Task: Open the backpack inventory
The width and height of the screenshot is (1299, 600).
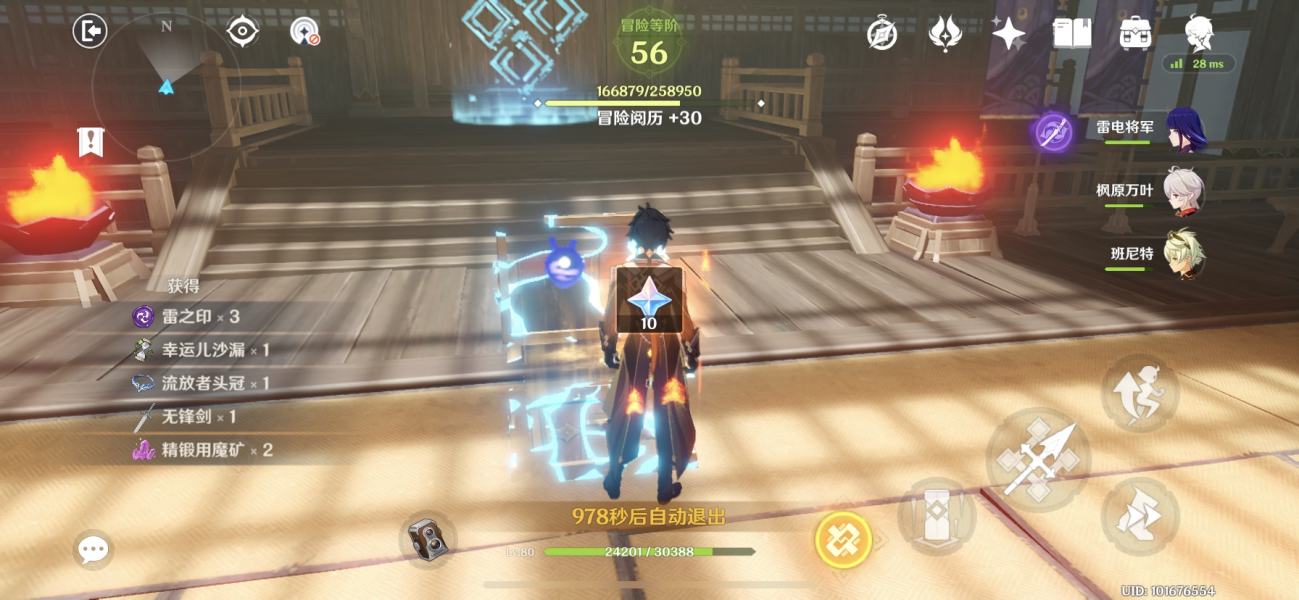Action: click(1135, 34)
